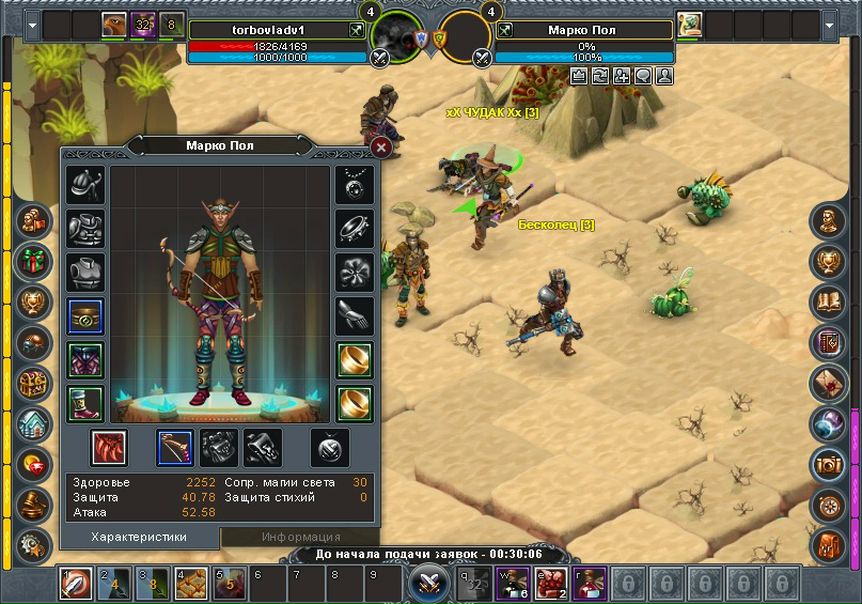Image resolution: width=862 pixels, height=604 pixels.
Task: Open chat with the targeted player
Action: click(642, 75)
